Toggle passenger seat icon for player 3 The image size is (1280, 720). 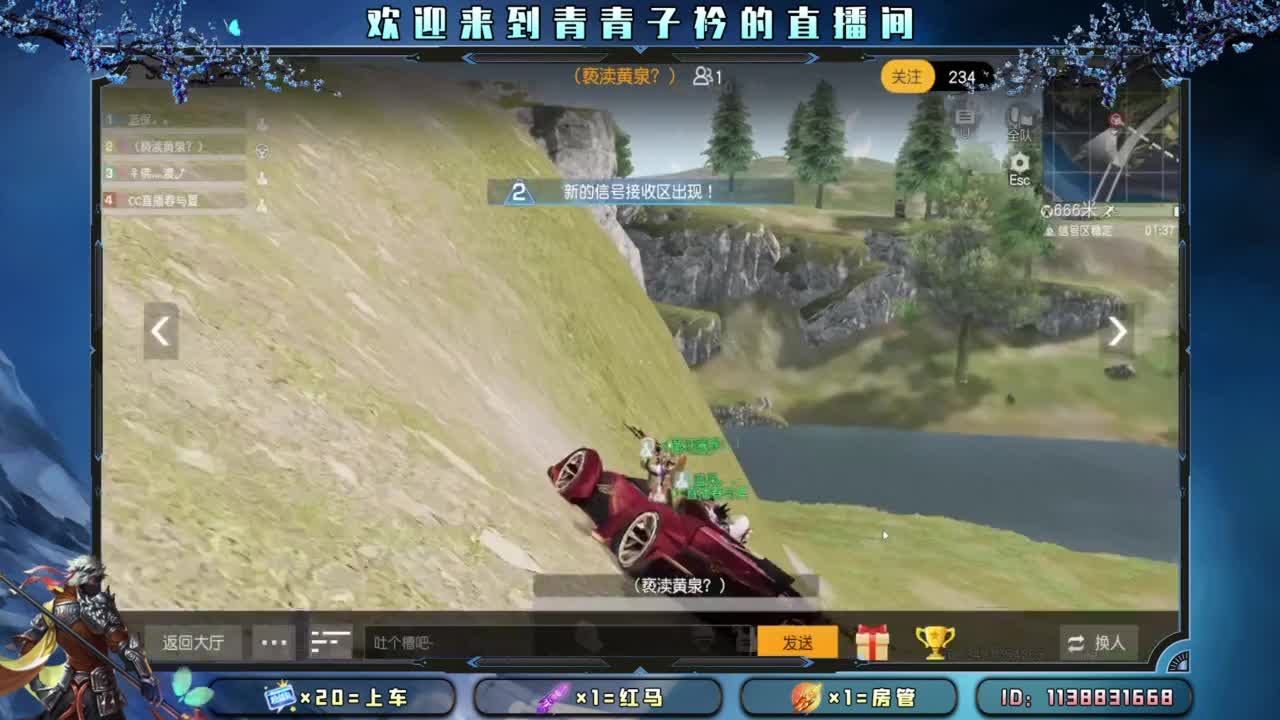pos(262,176)
